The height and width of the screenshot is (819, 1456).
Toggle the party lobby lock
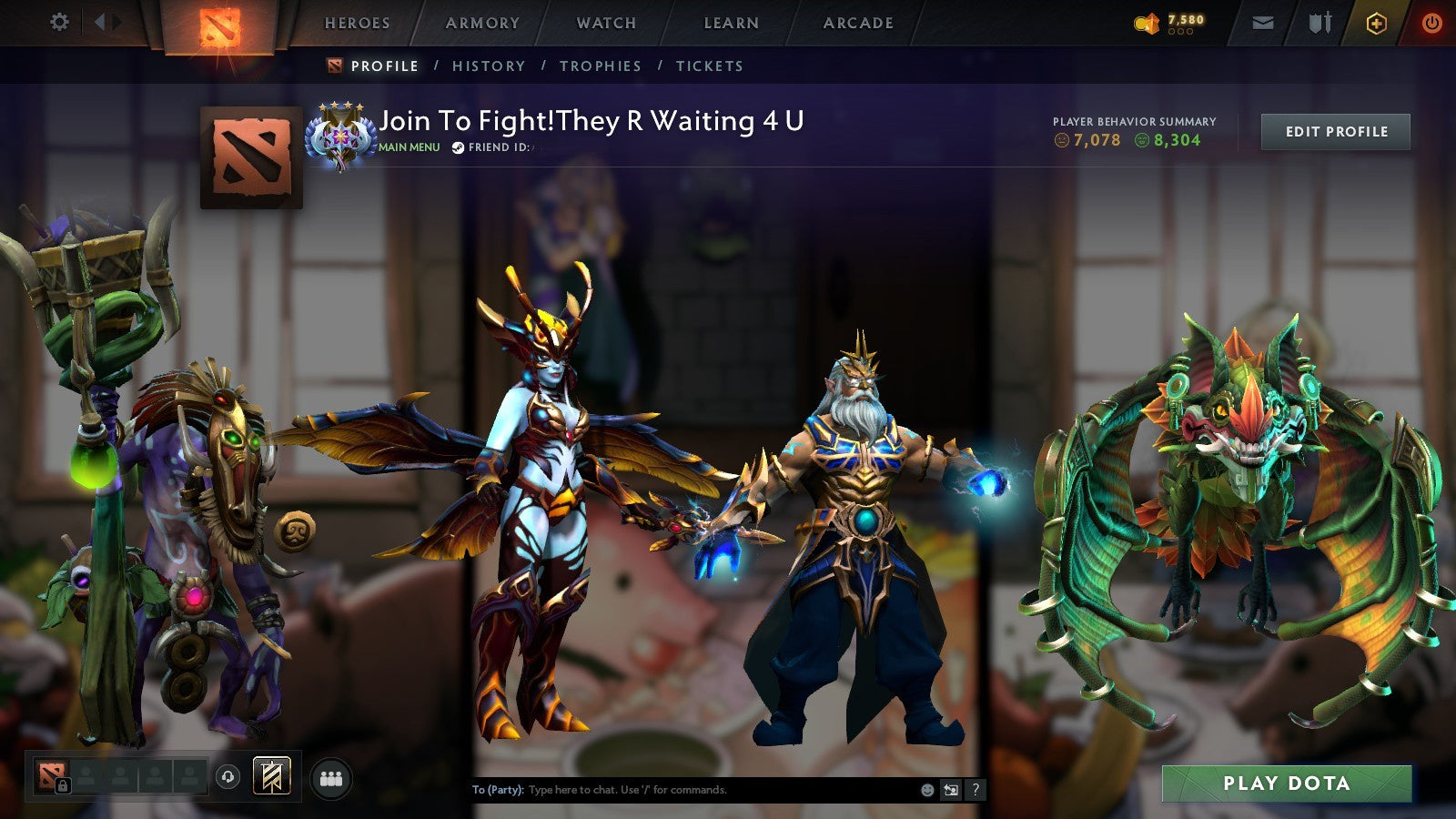tap(63, 784)
